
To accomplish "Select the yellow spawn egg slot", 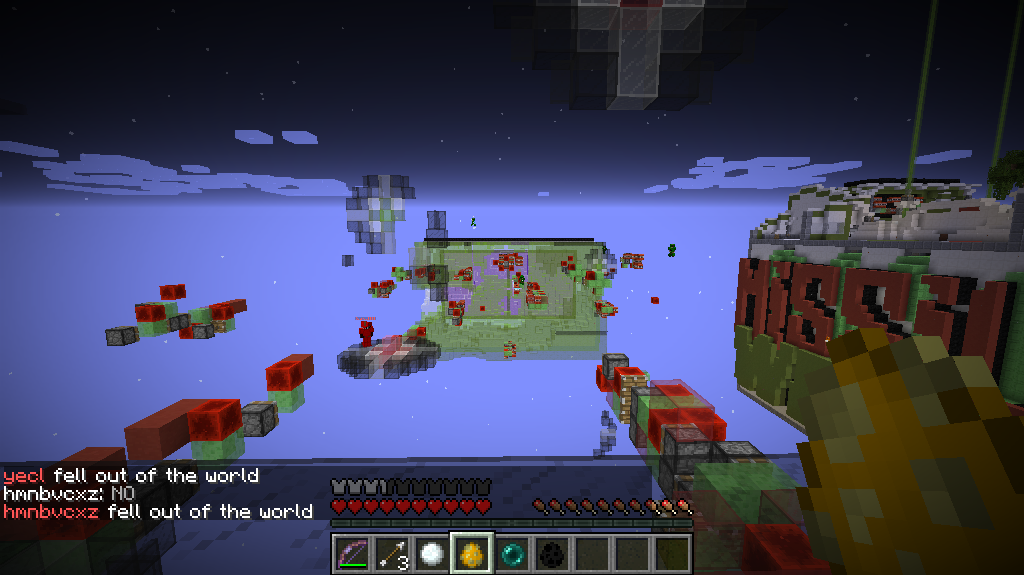I will pyautogui.click(x=471, y=553).
